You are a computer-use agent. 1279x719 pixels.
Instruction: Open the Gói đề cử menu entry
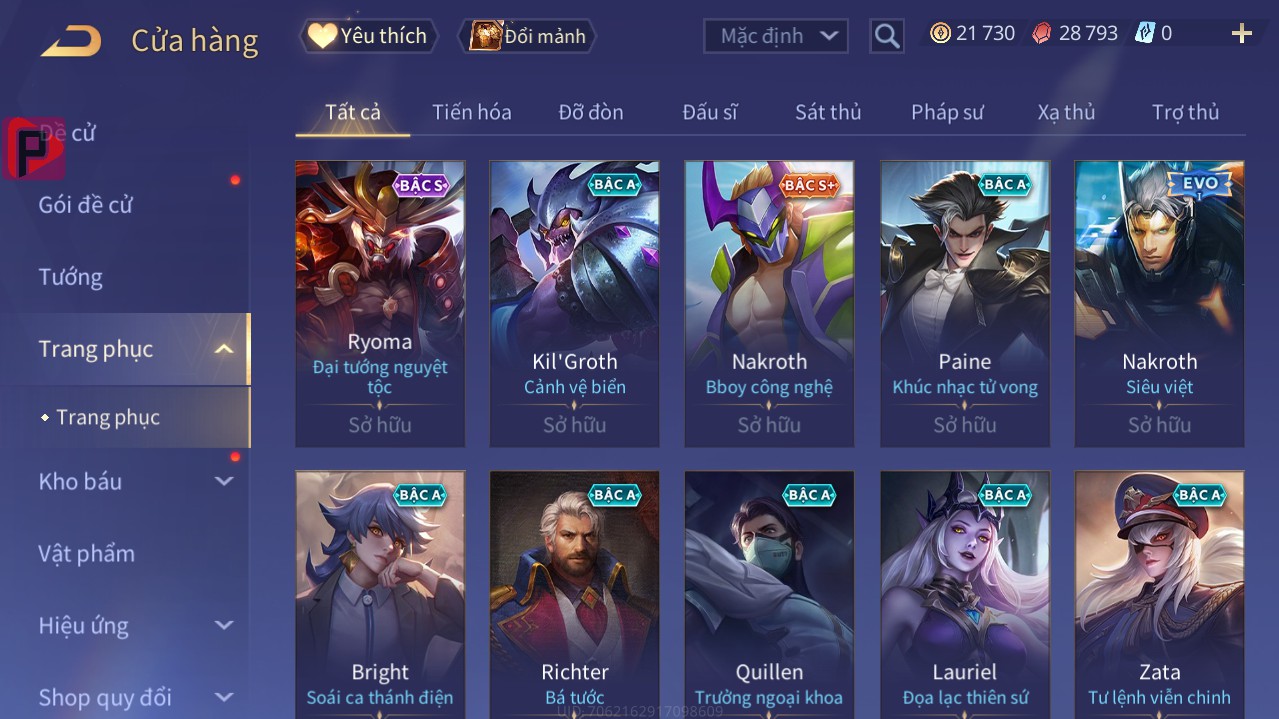click(x=86, y=205)
